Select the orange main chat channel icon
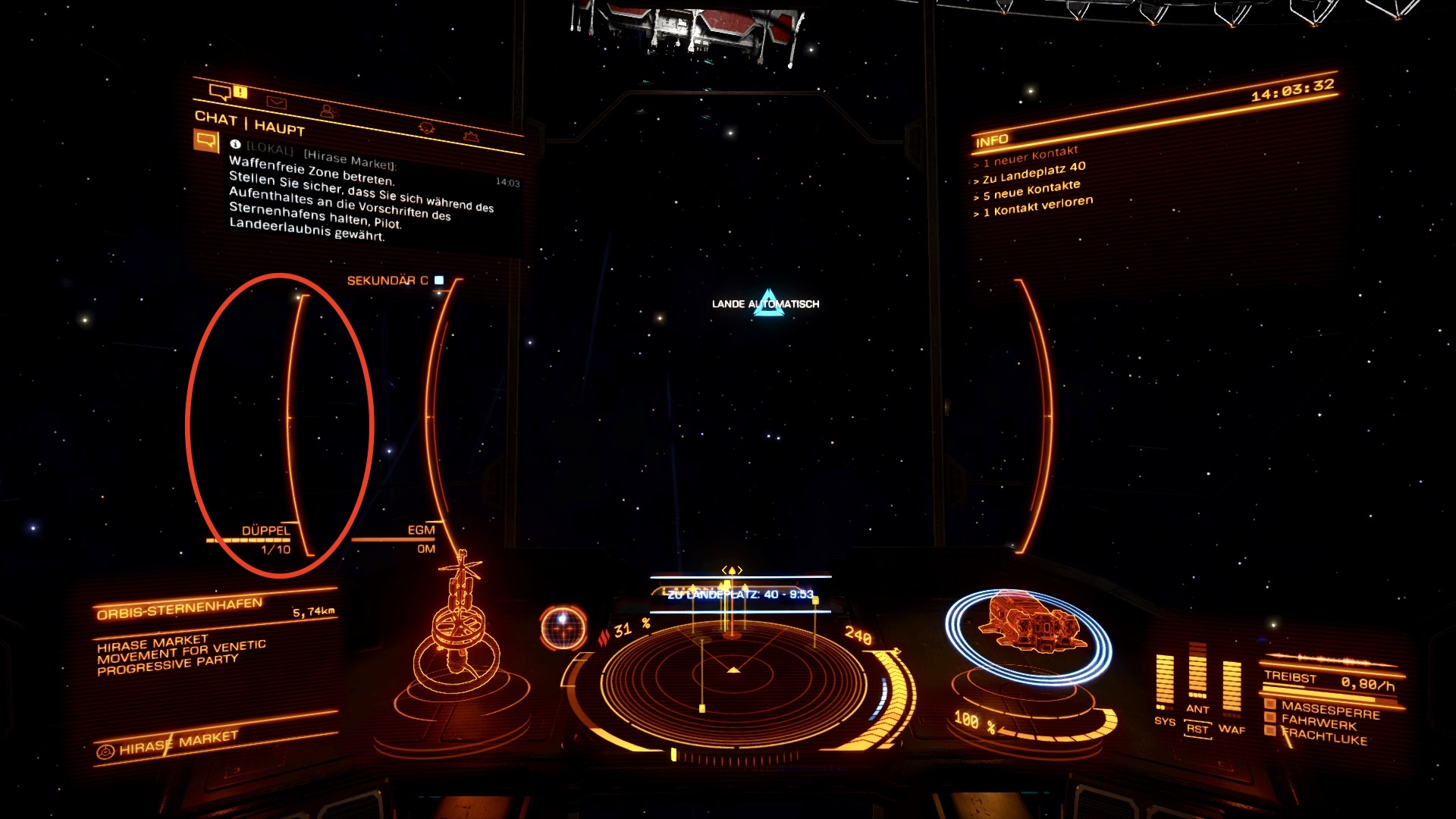 click(206, 140)
